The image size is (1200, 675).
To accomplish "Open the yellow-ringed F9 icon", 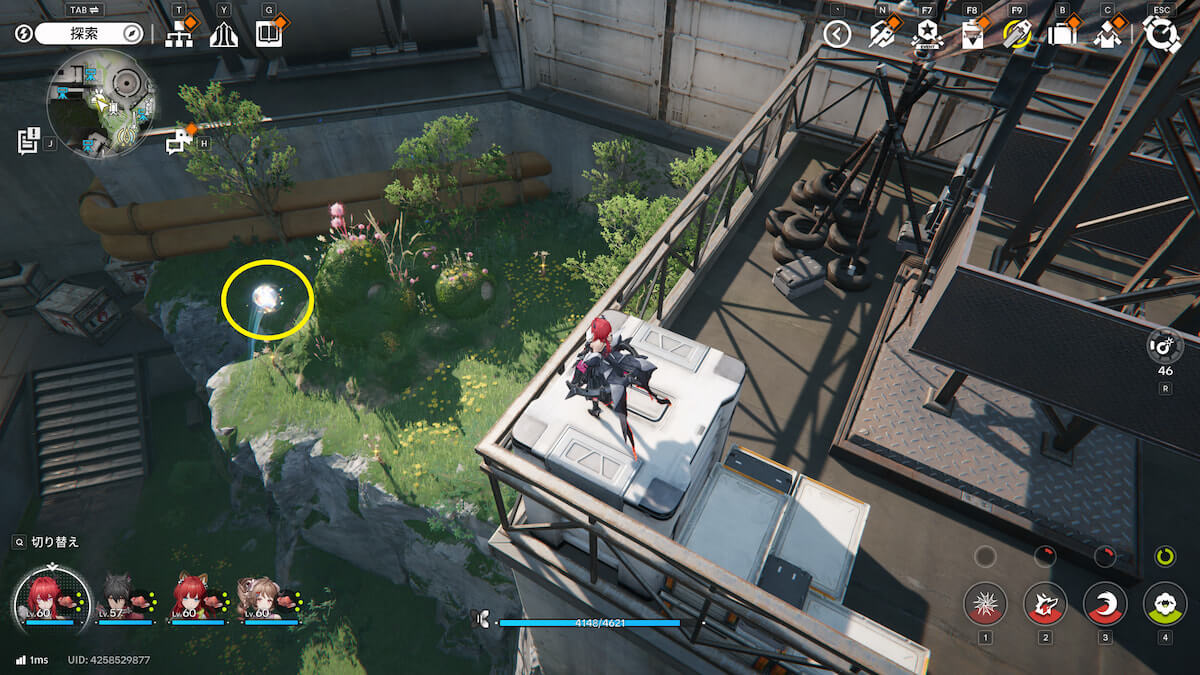I will pos(1017,35).
